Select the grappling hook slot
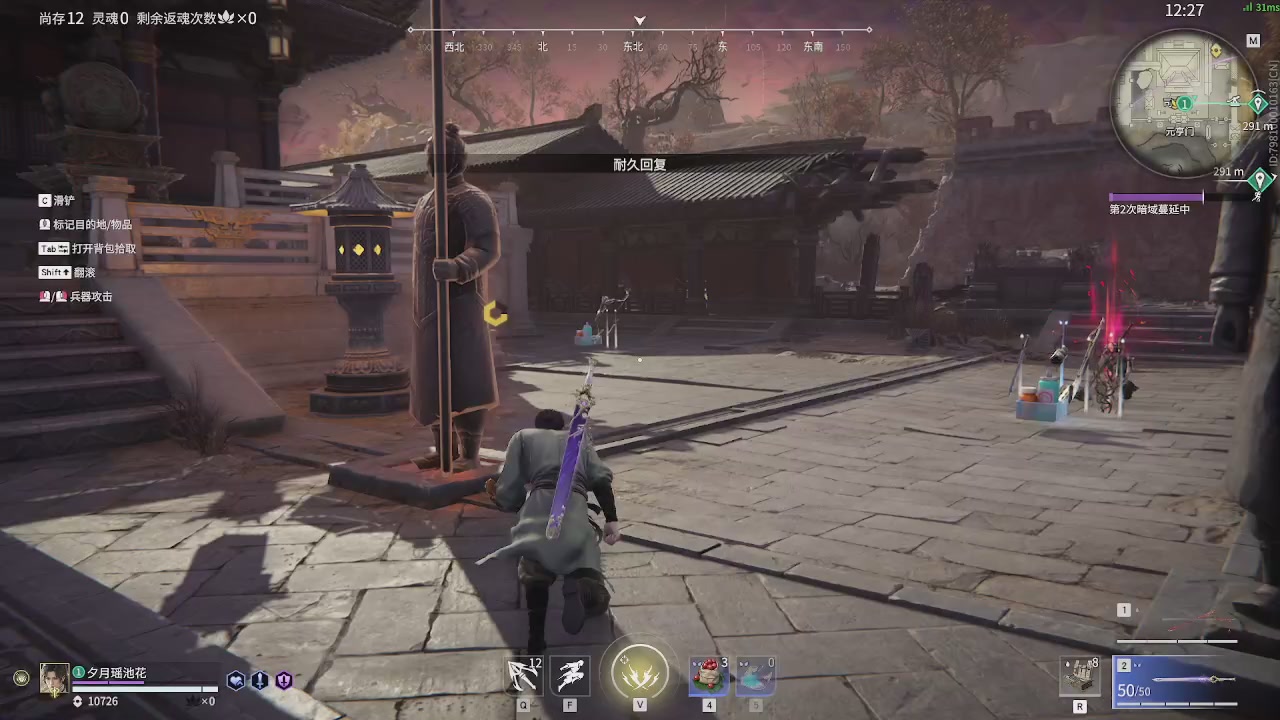Viewport: 1280px width, 720px height. coord(523,676)
